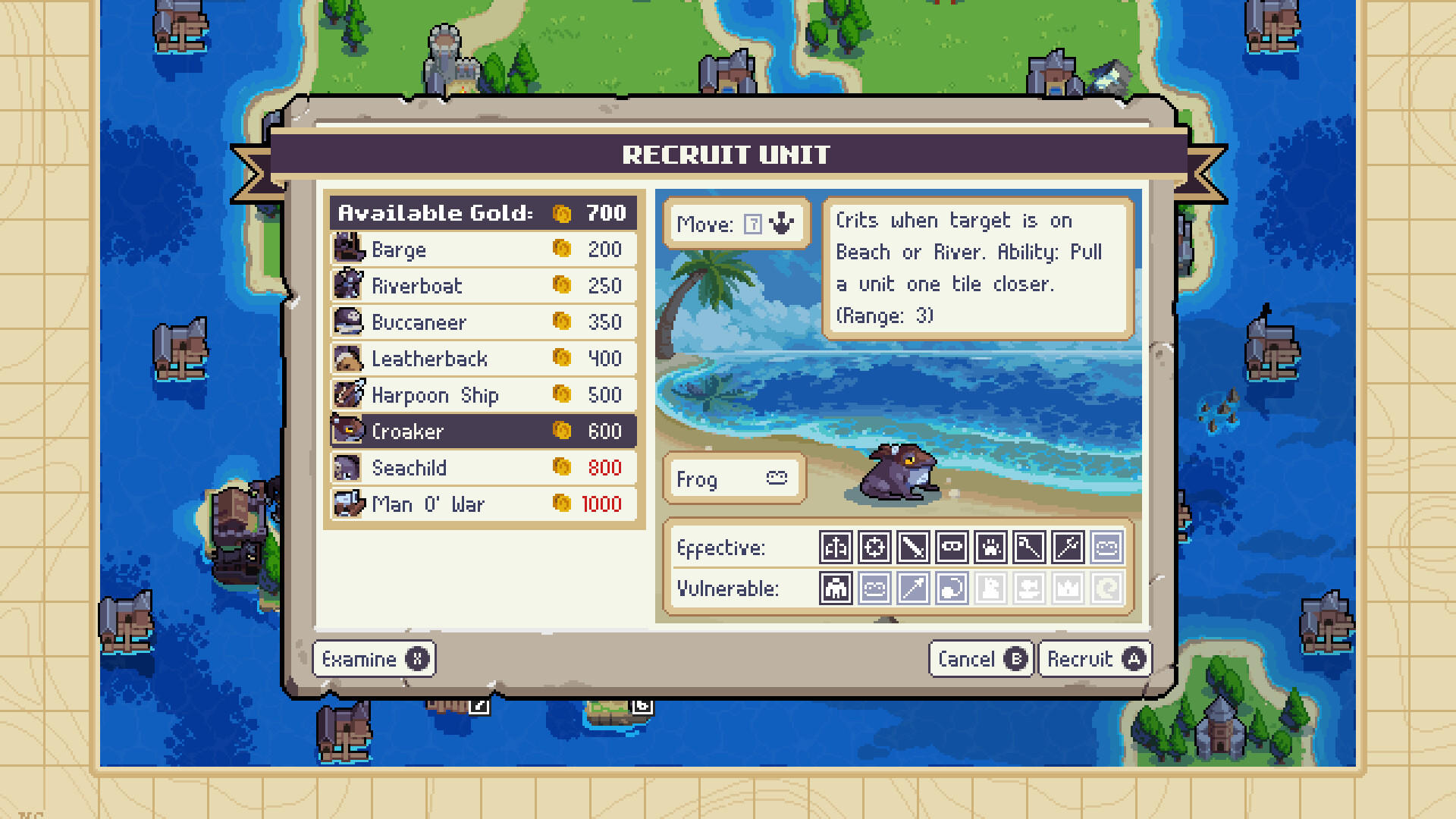Viewport: 1456px width, 819px height.
Task: Click the frog icon at the end of Effective row
Action: [1106, 547]
